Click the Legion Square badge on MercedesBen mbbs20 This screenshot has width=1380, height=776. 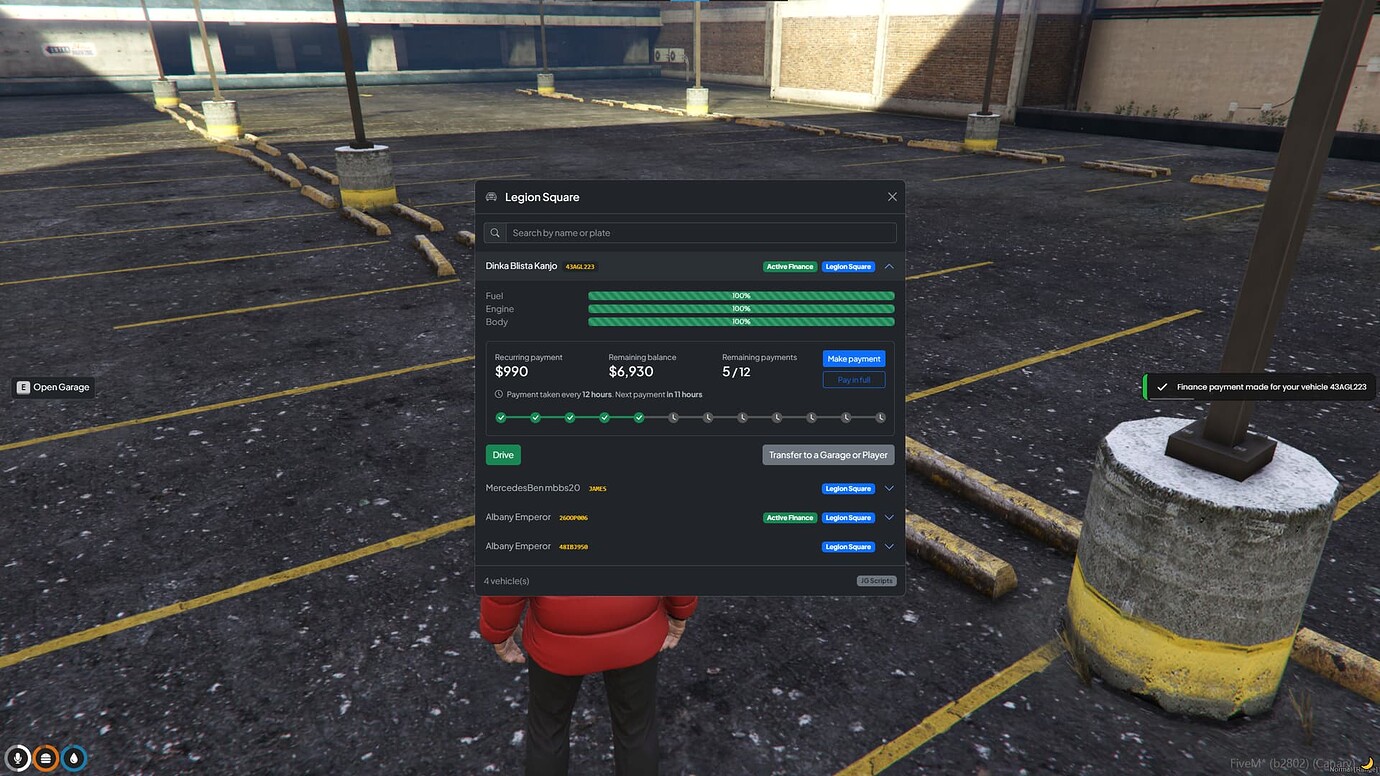point(848,488)
